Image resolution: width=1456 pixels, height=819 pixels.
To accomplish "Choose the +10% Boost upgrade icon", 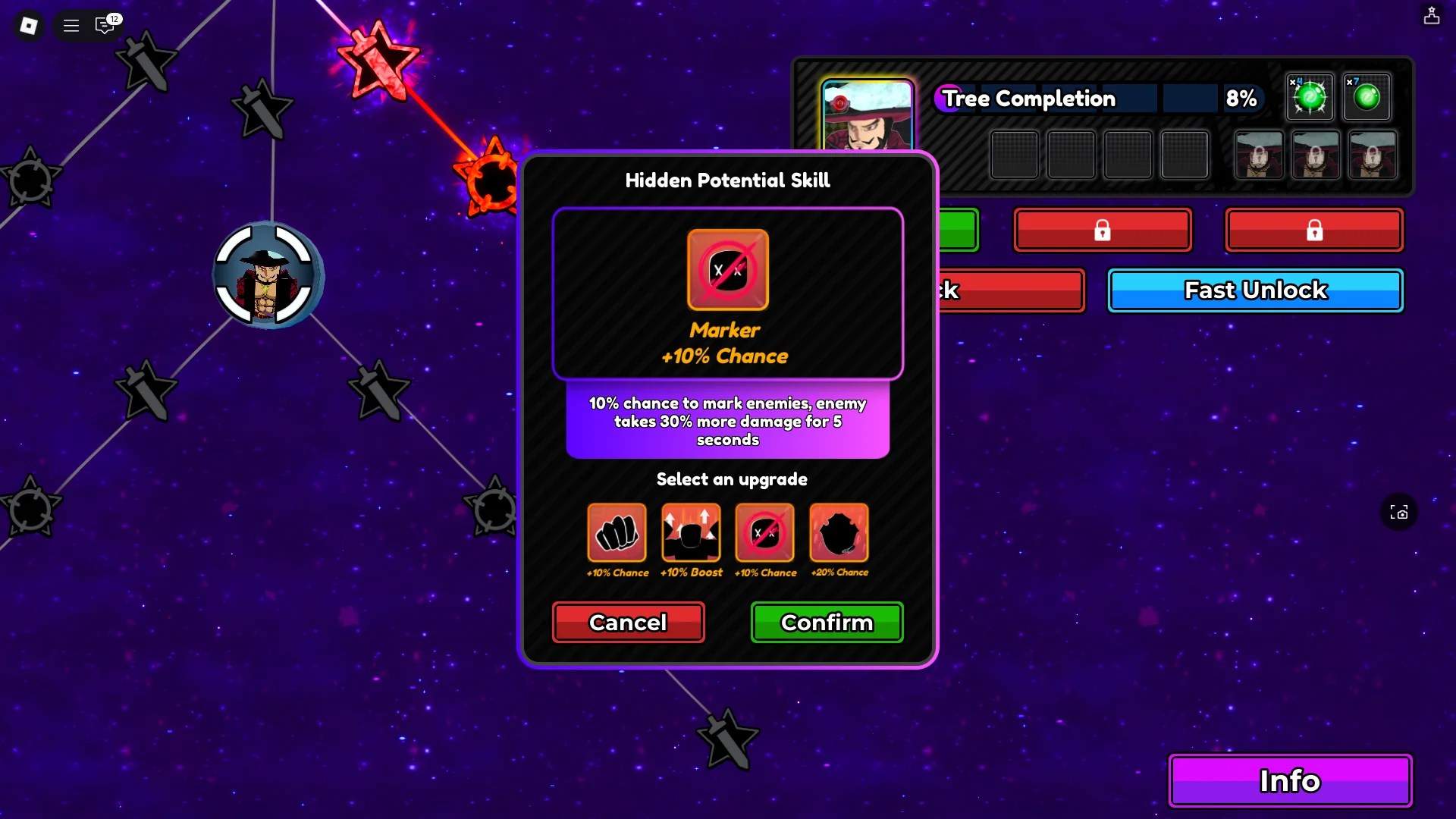I will (x=690, y=532).
